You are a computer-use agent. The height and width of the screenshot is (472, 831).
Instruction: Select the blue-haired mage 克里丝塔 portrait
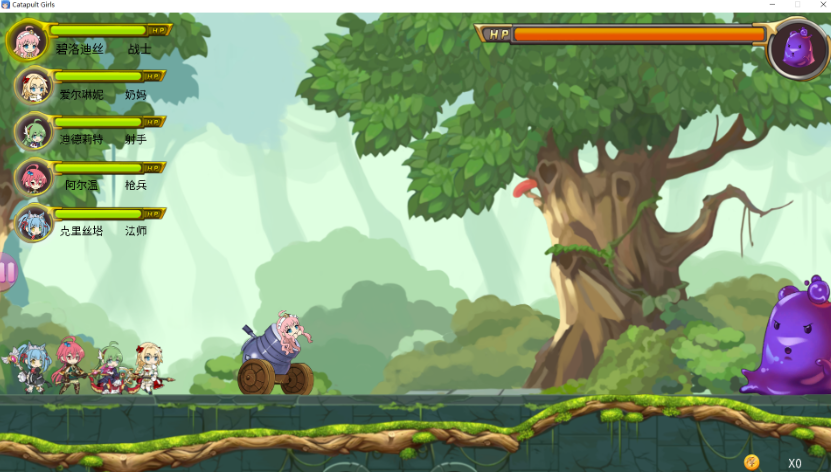coord(33,222)
